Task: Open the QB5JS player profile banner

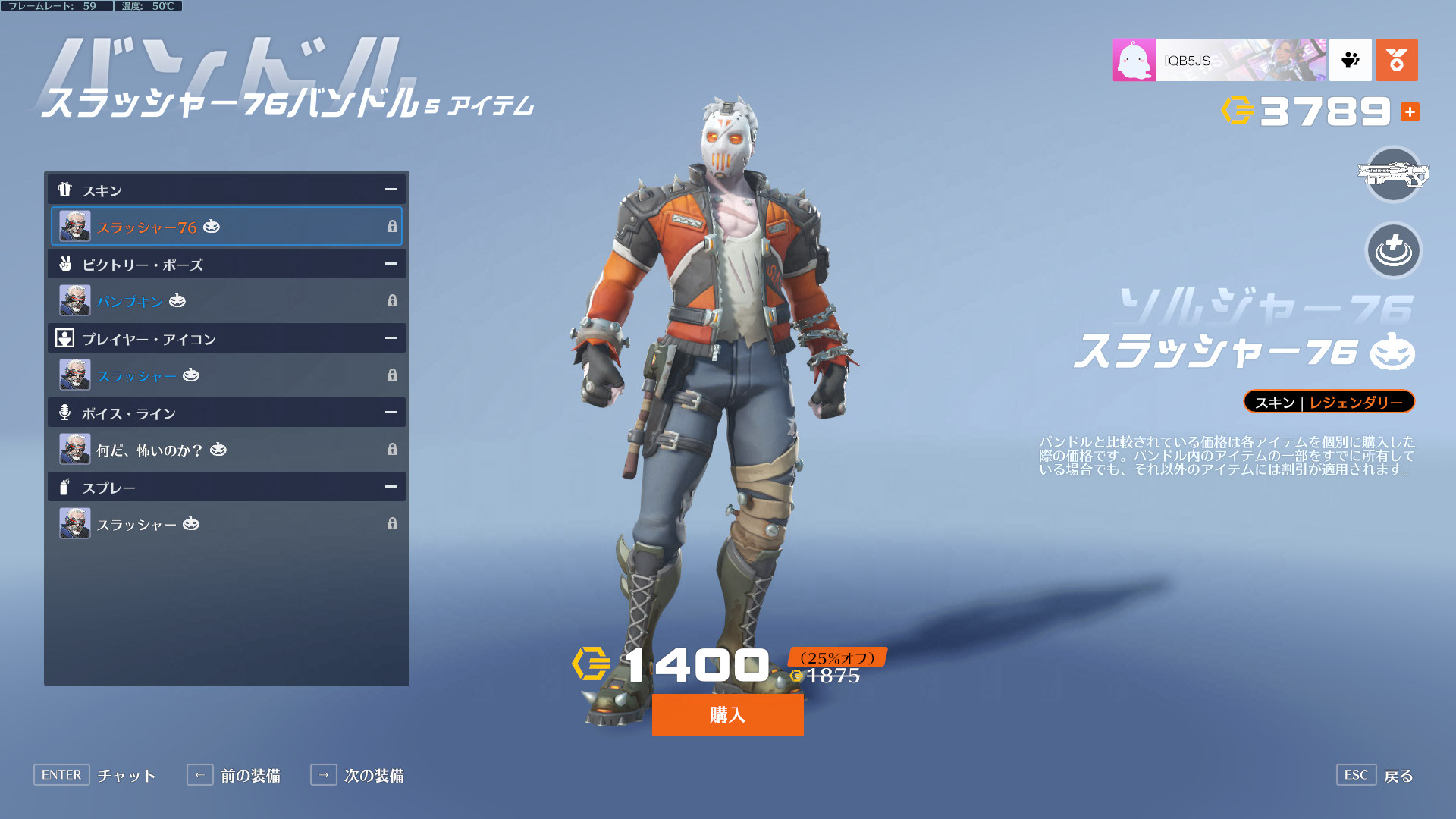Action: click(1219, 60)
